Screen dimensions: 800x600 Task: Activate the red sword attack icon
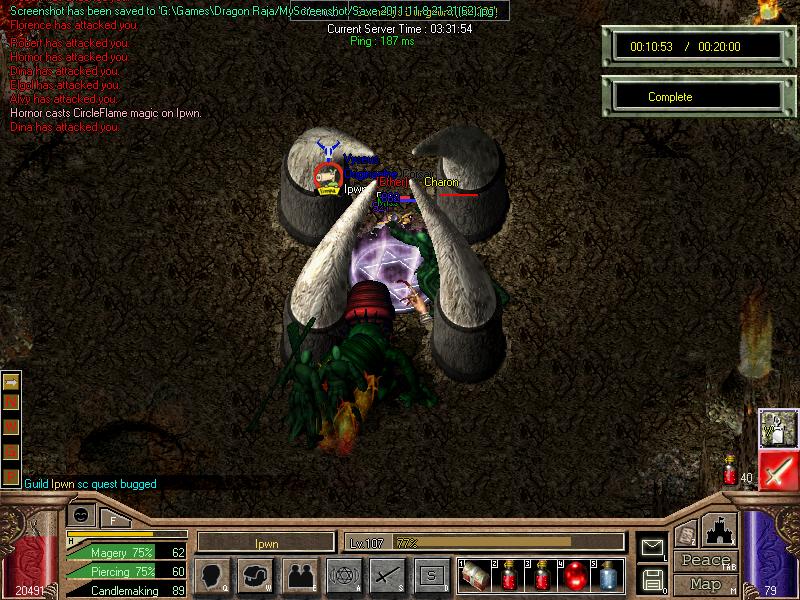(x=778, y=470)
